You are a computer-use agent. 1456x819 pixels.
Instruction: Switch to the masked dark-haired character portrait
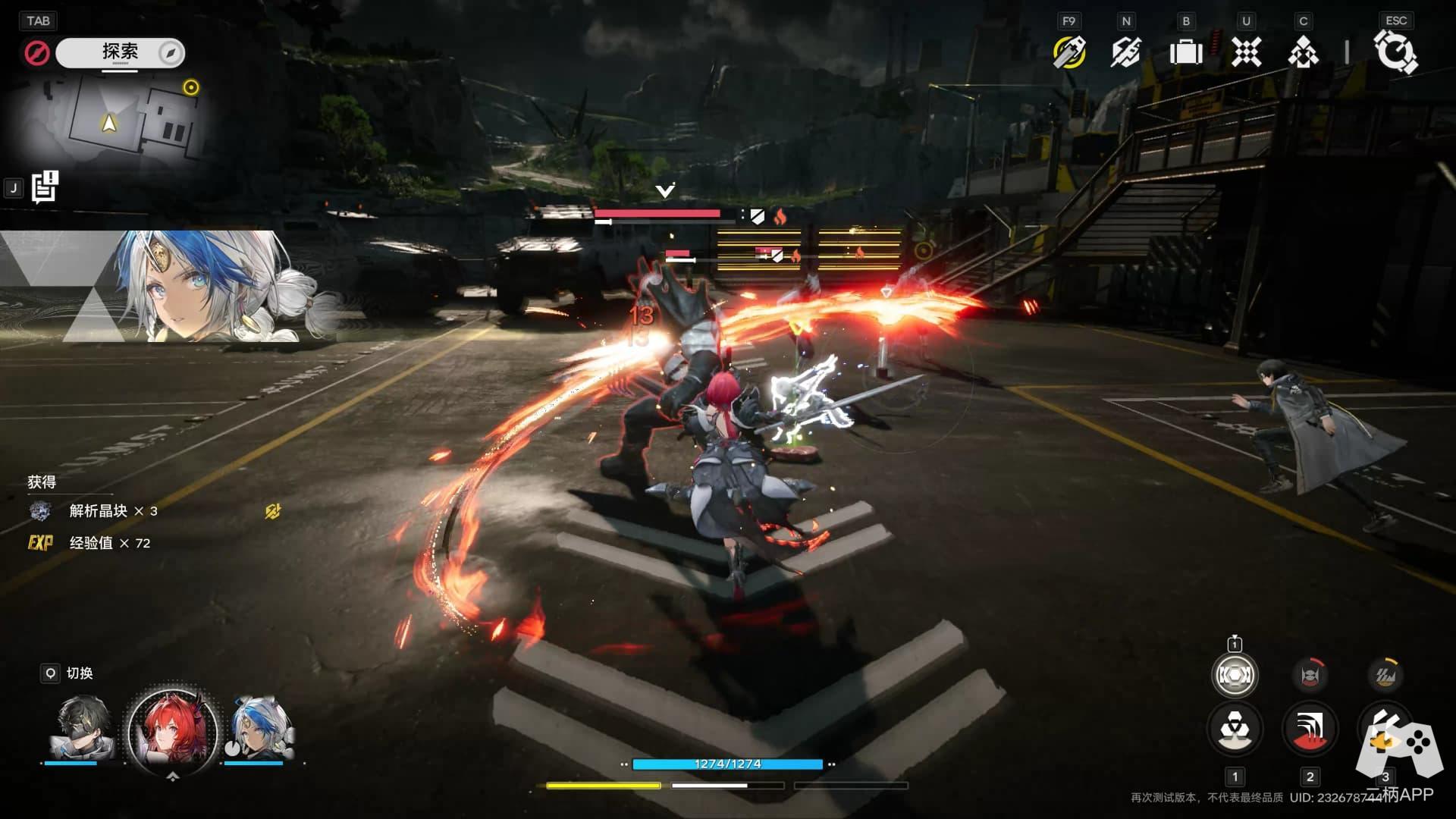tap(82, 728)
